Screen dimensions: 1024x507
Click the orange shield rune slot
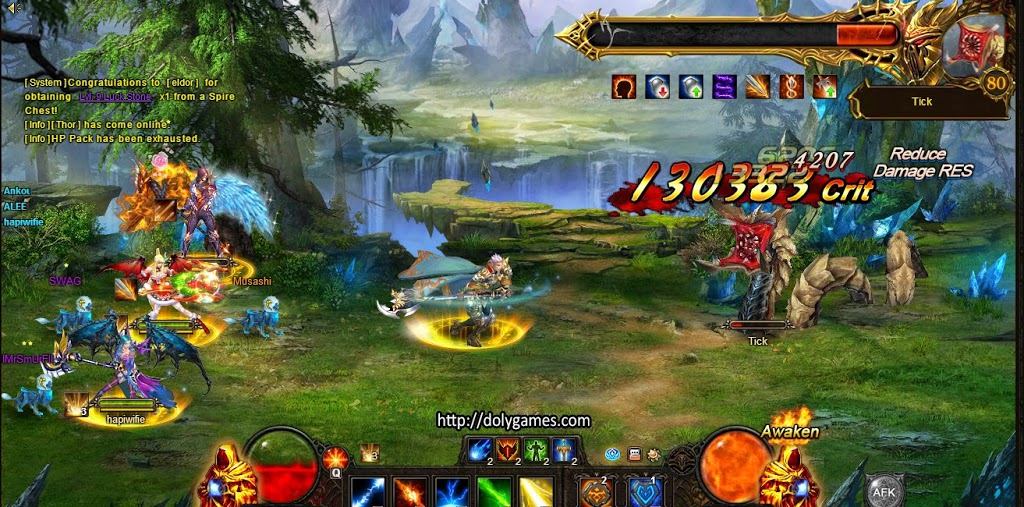point(597,493)
